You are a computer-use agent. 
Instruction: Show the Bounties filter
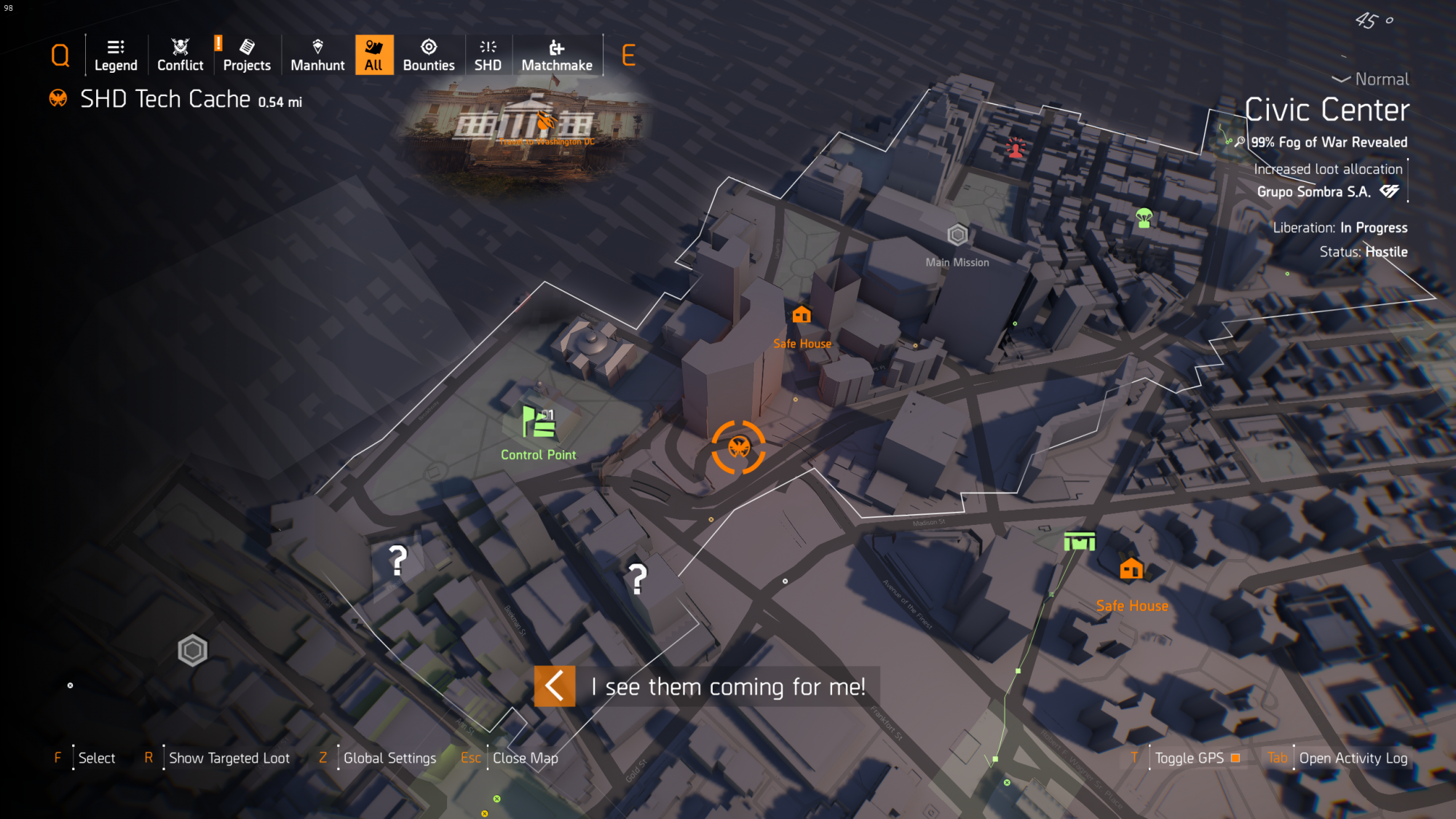tap(429, 55)
